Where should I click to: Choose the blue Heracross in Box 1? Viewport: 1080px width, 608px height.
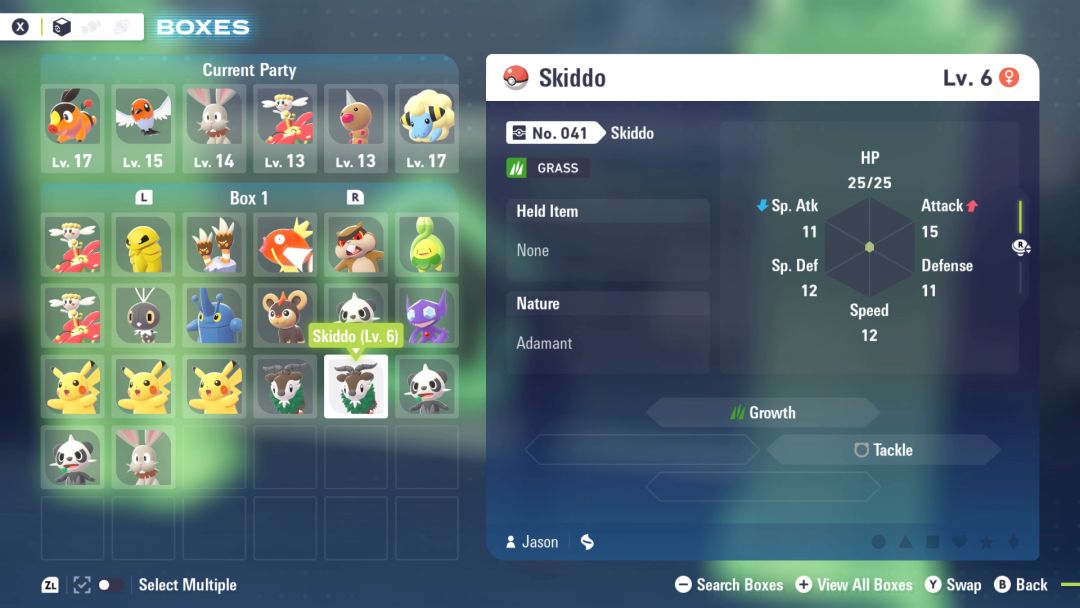pyautogui.click(x=214, y=315)
